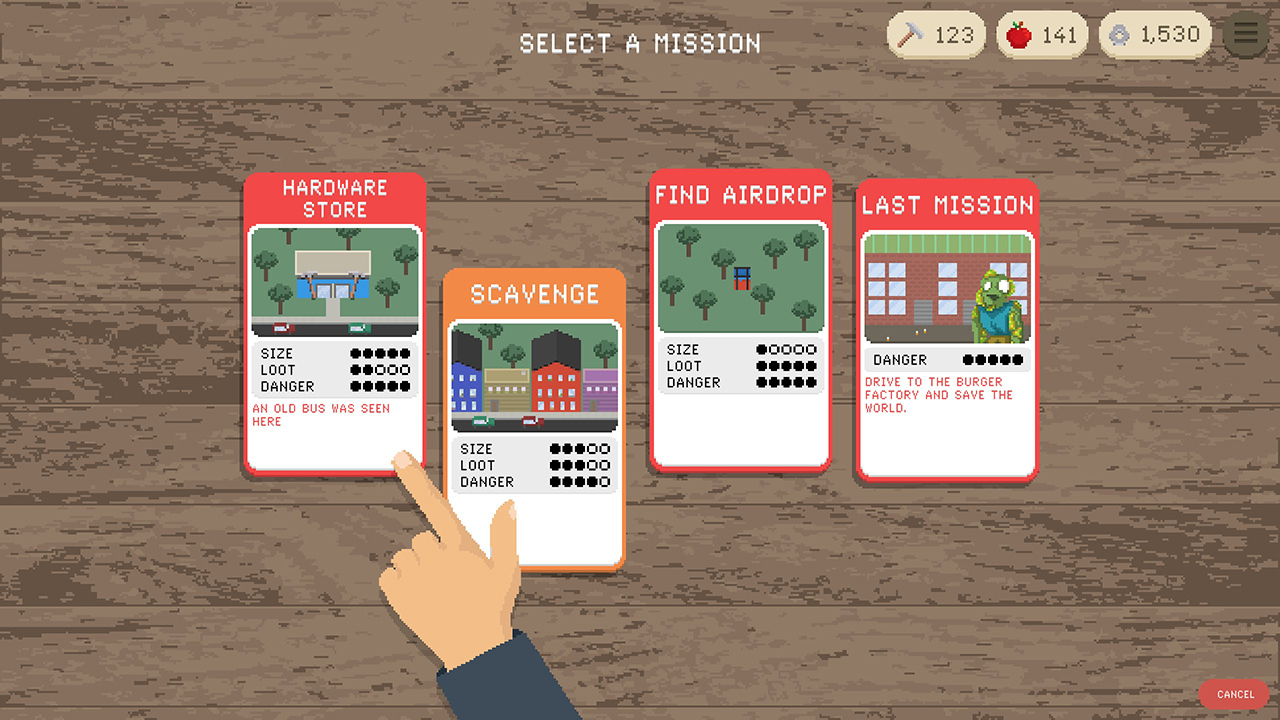This screenshot has height=720, width=1280.
Task: Click the forest airdrop crate illustration
Action: click(741, 278)
